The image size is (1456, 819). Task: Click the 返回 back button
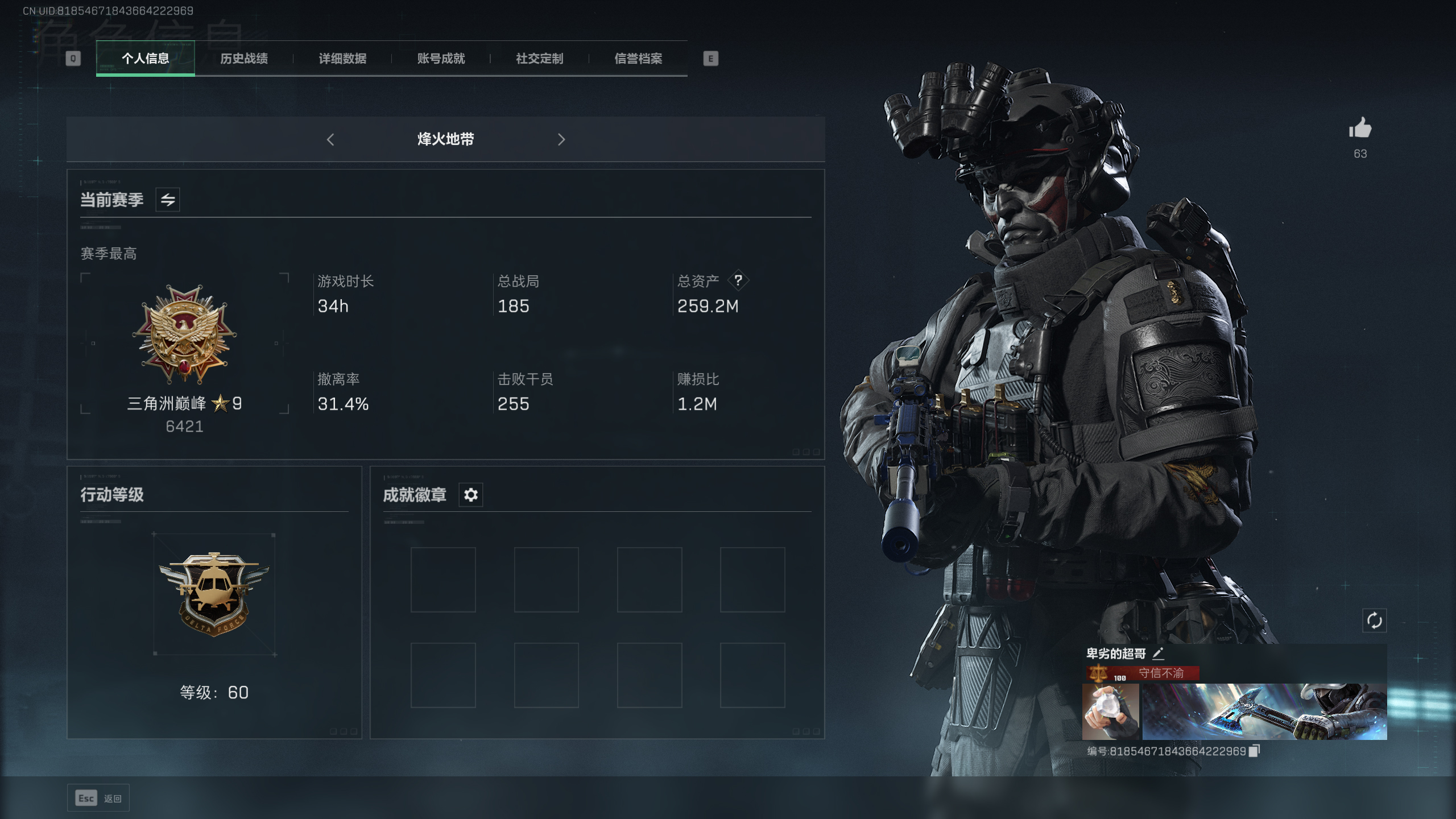pyautogui.click(x=98, y=798)
